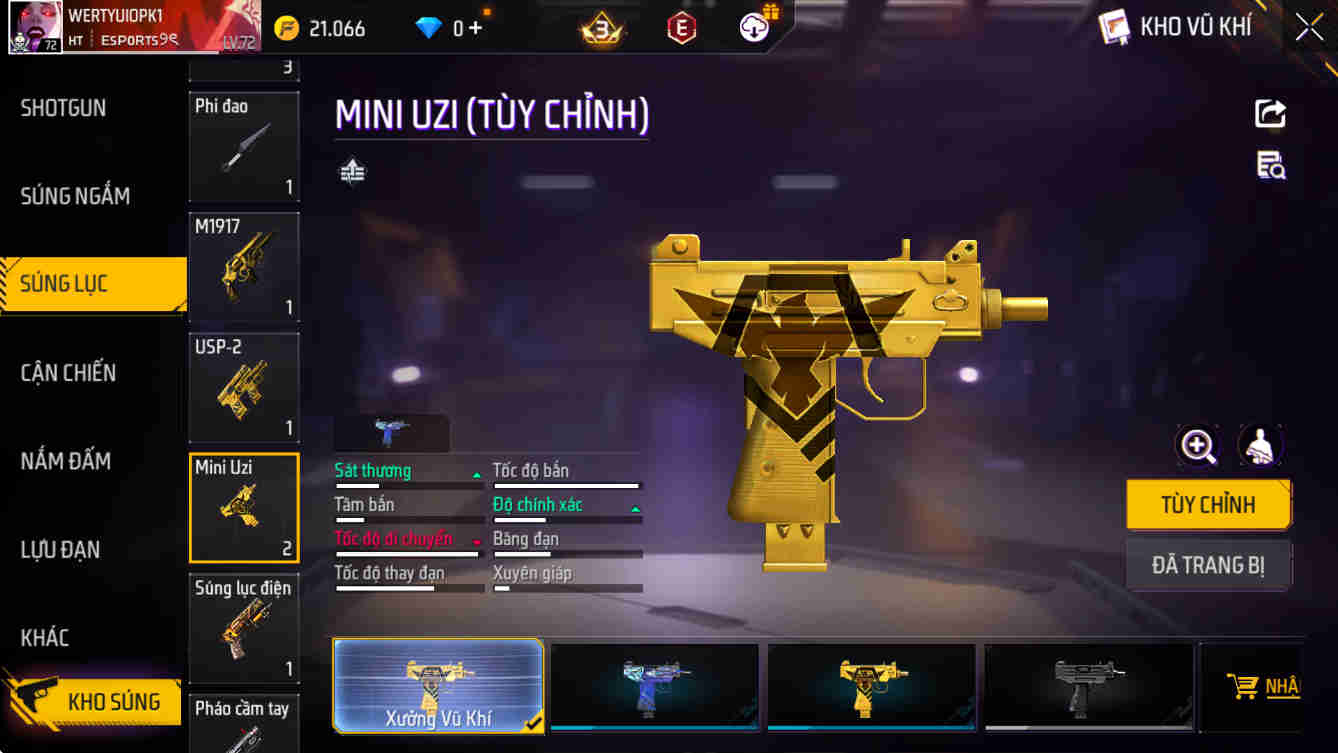Pick the Súng lục điện weapon slot
The image size is (1338, 753).
[x=244, y=628]
